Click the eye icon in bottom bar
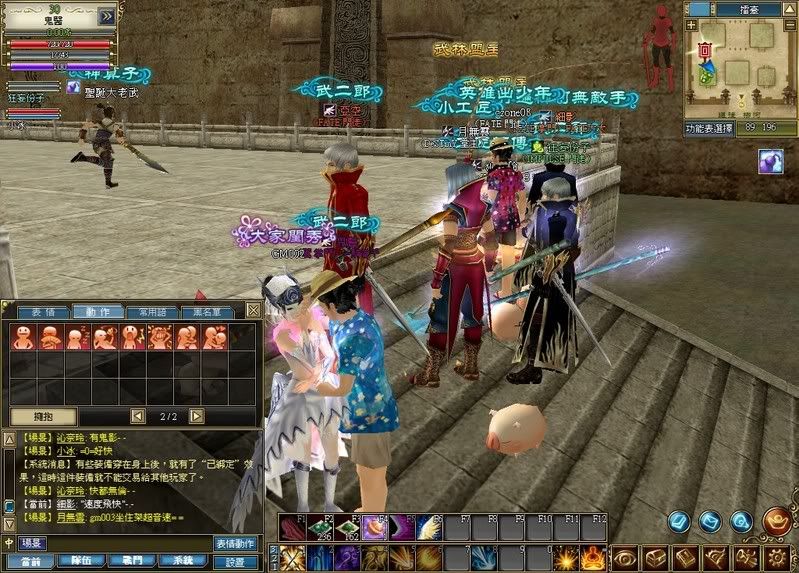799x573 pixels. 624,556
